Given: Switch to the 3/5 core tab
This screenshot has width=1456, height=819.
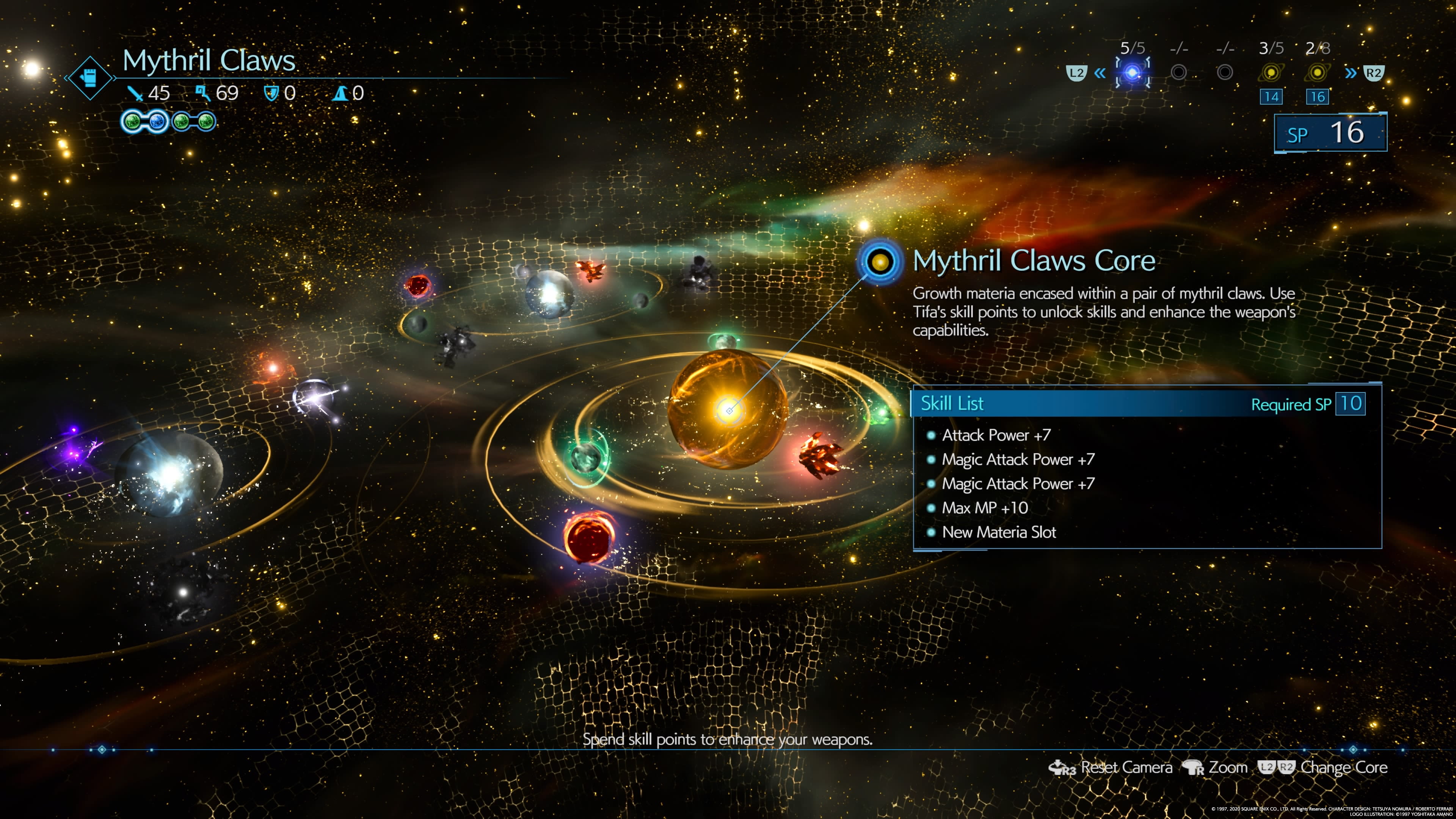Looking at the screenshot, I should click(1271, 72).
